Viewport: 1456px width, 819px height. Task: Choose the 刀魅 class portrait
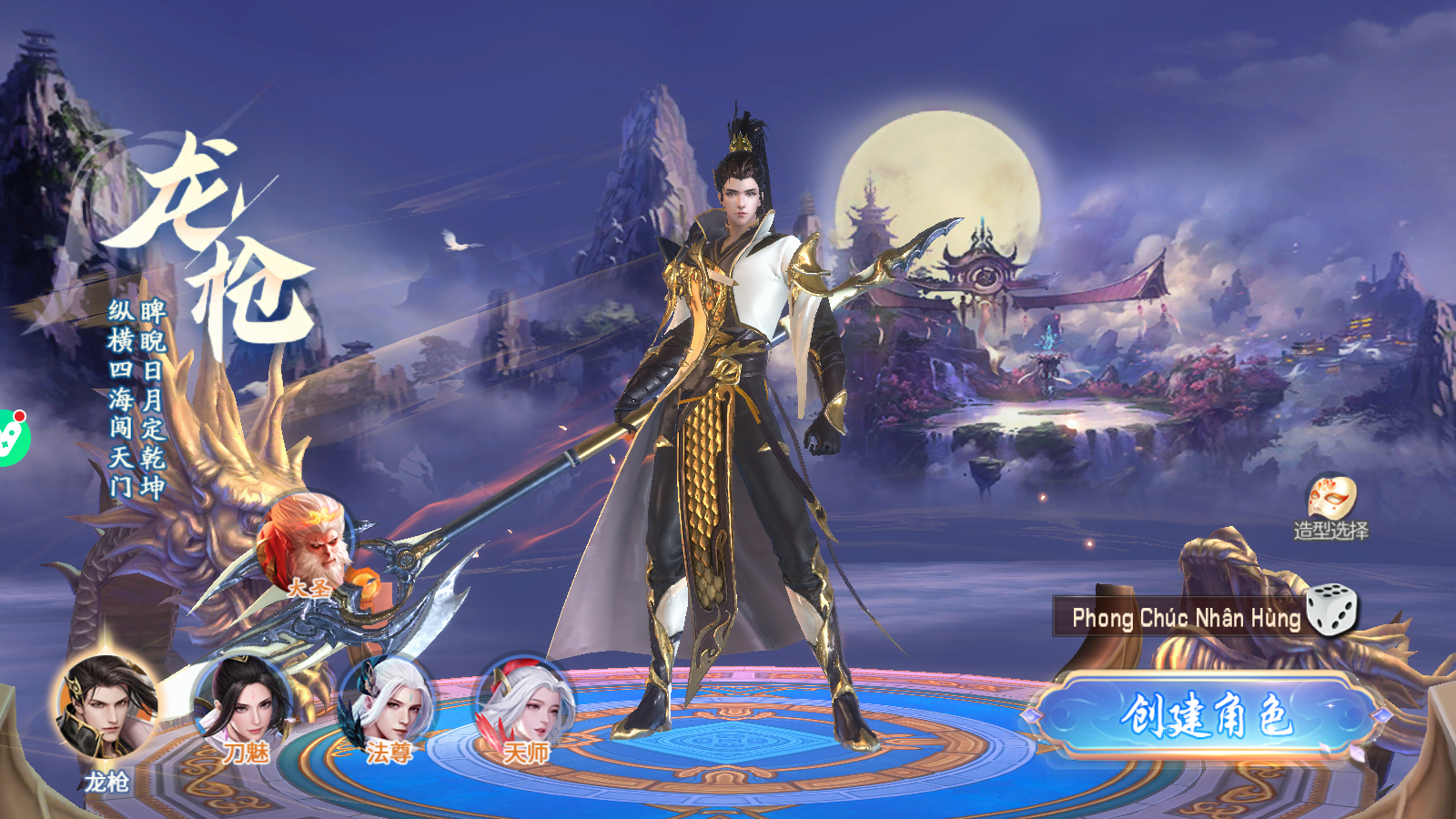tap(242, 705)
